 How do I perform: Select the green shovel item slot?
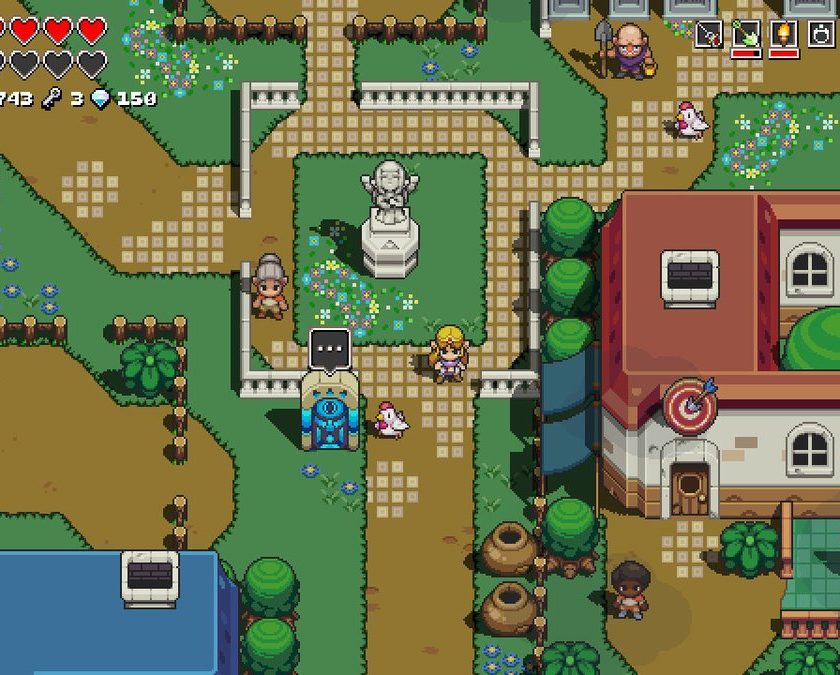pos(745,34)
